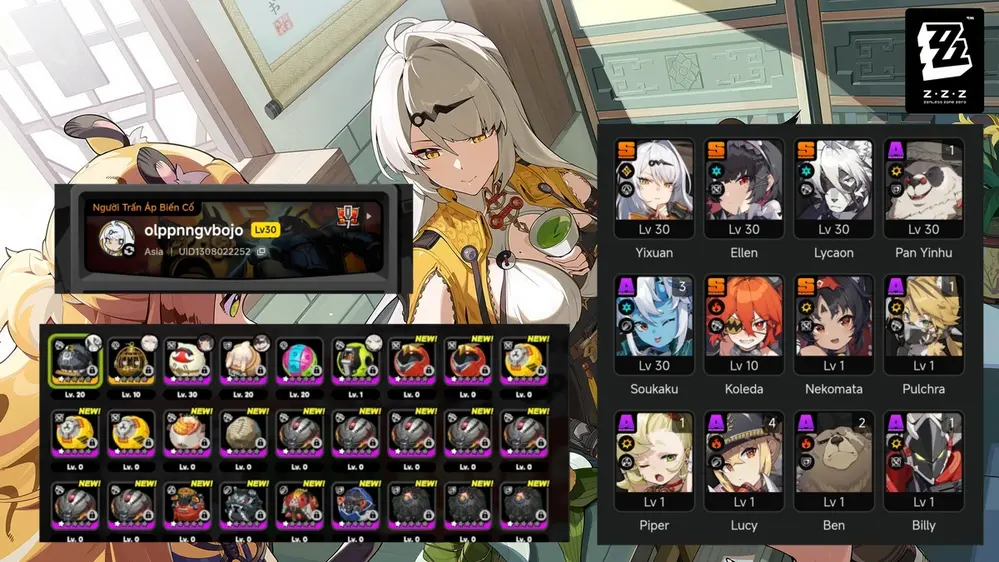
Task: Choose the Nekomata agent card
Action: point(834,326)
